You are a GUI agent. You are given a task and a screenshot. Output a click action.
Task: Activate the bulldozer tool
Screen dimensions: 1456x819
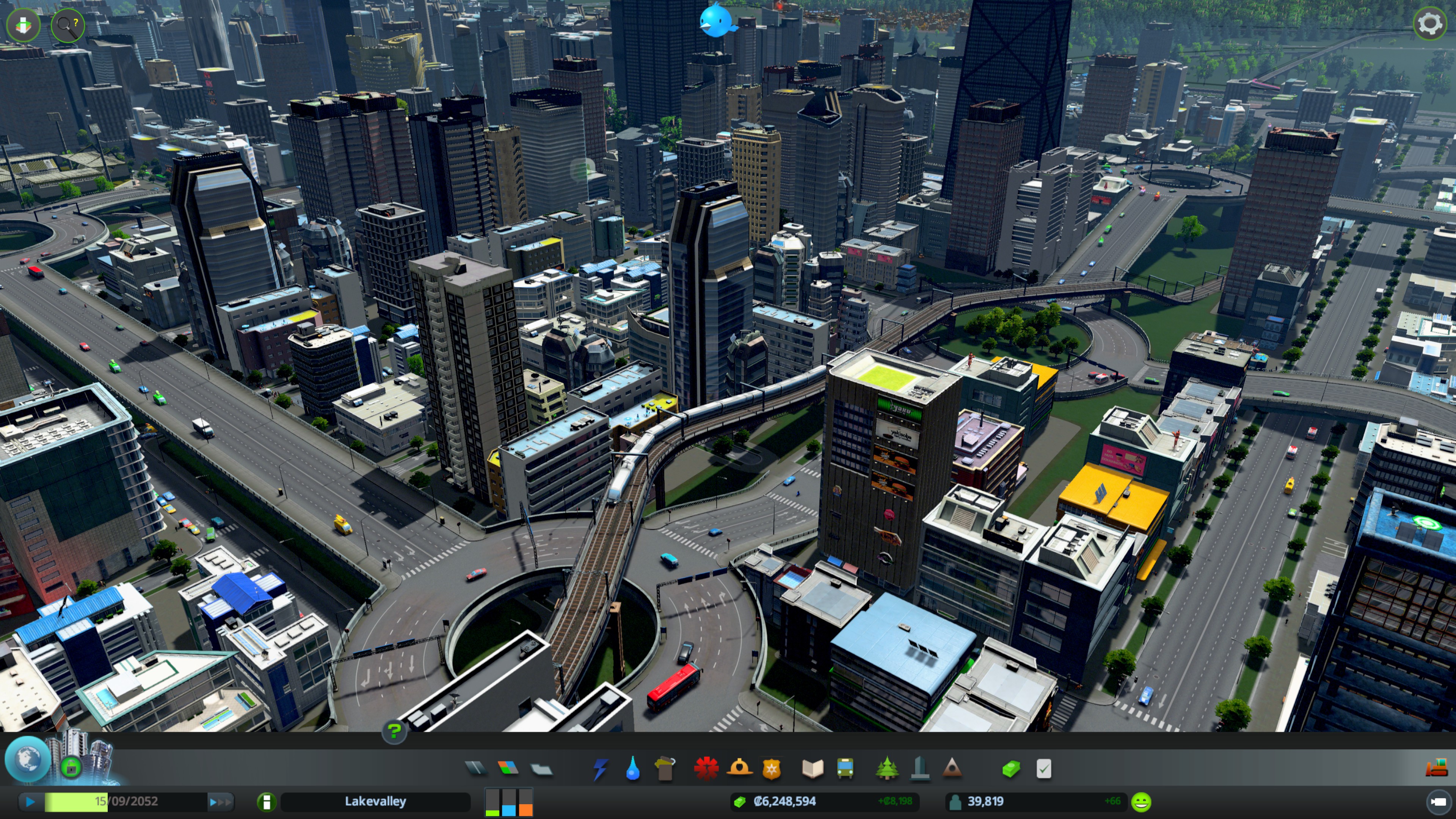[x=1436, y=768]
